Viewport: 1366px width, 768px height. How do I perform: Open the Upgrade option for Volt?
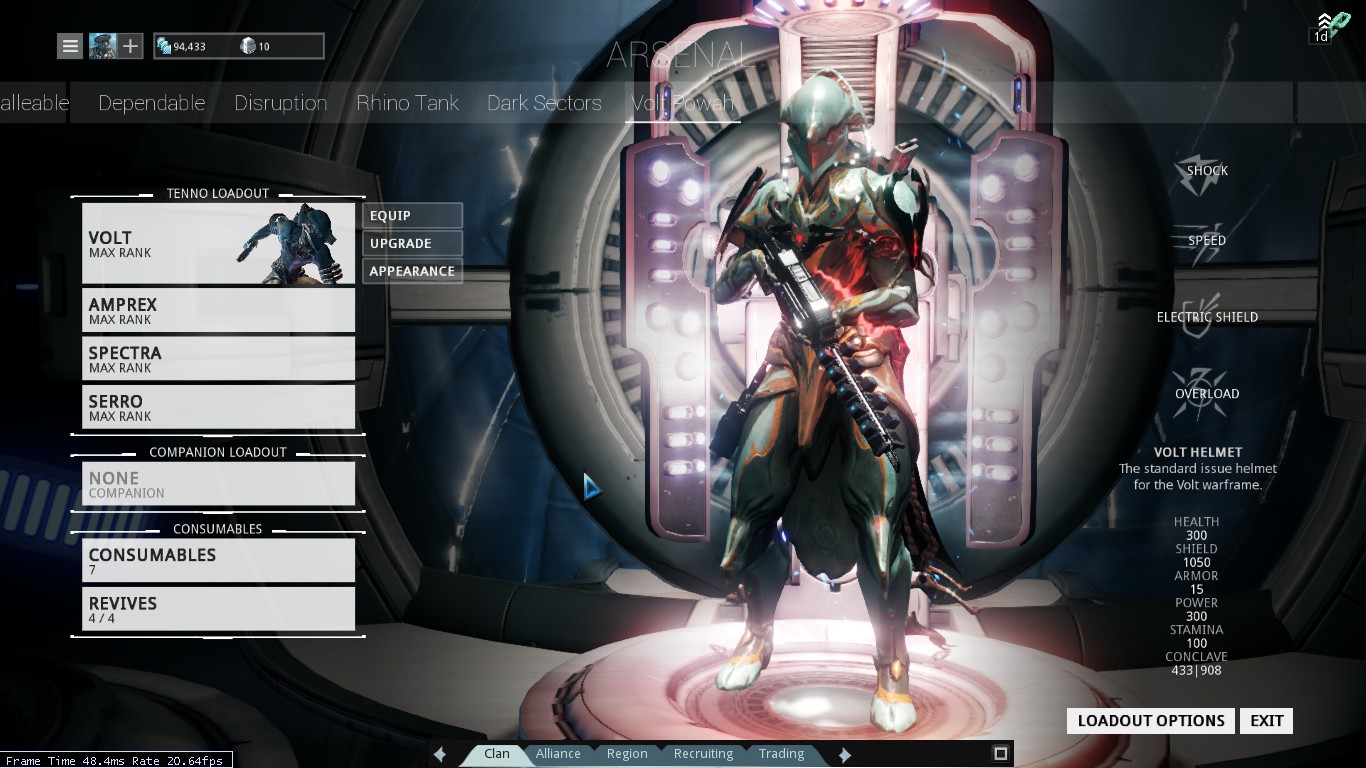pos(412,243)
